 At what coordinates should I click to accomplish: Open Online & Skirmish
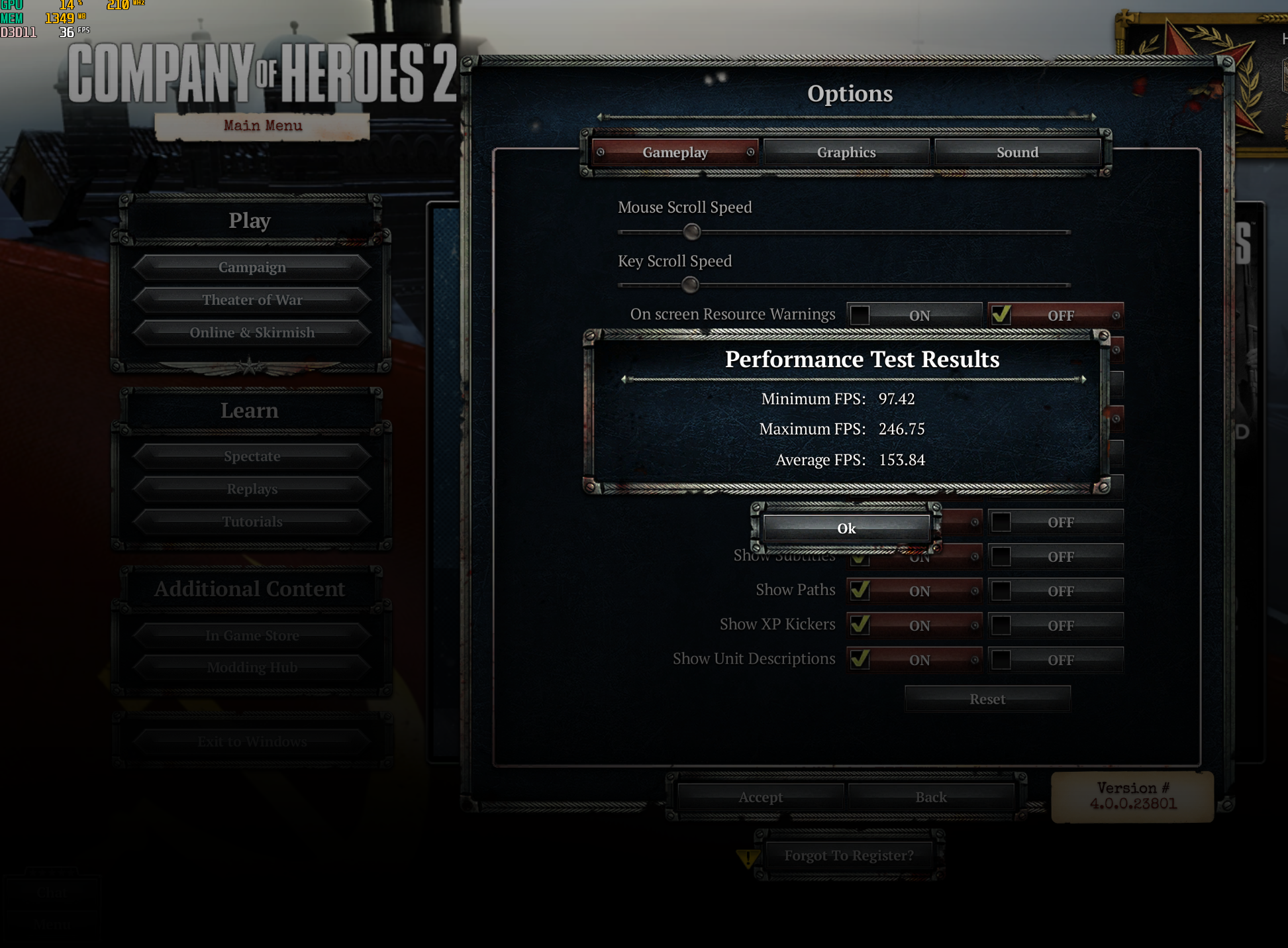[252, 333]
